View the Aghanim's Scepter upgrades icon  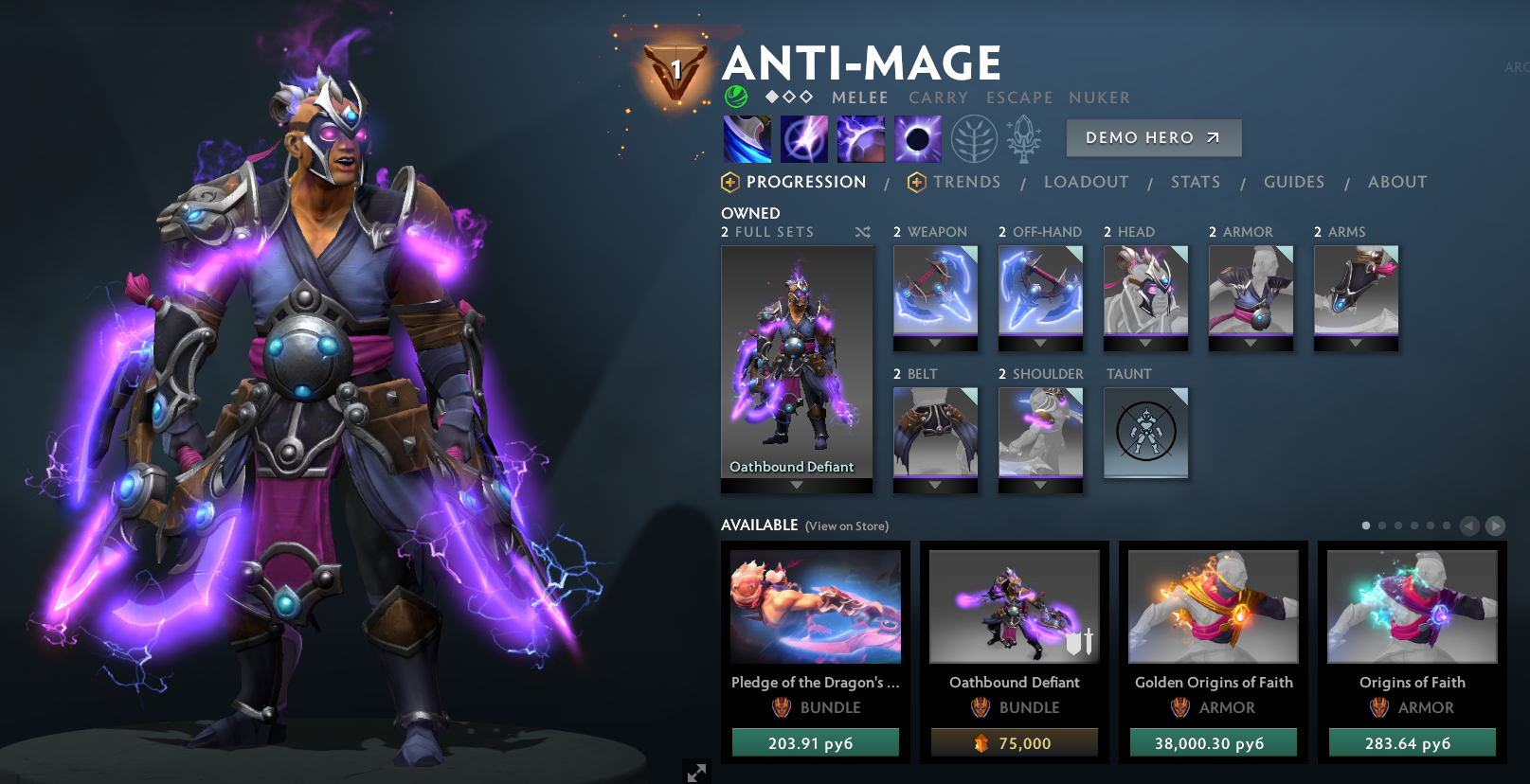click(x=1025, y=138)
